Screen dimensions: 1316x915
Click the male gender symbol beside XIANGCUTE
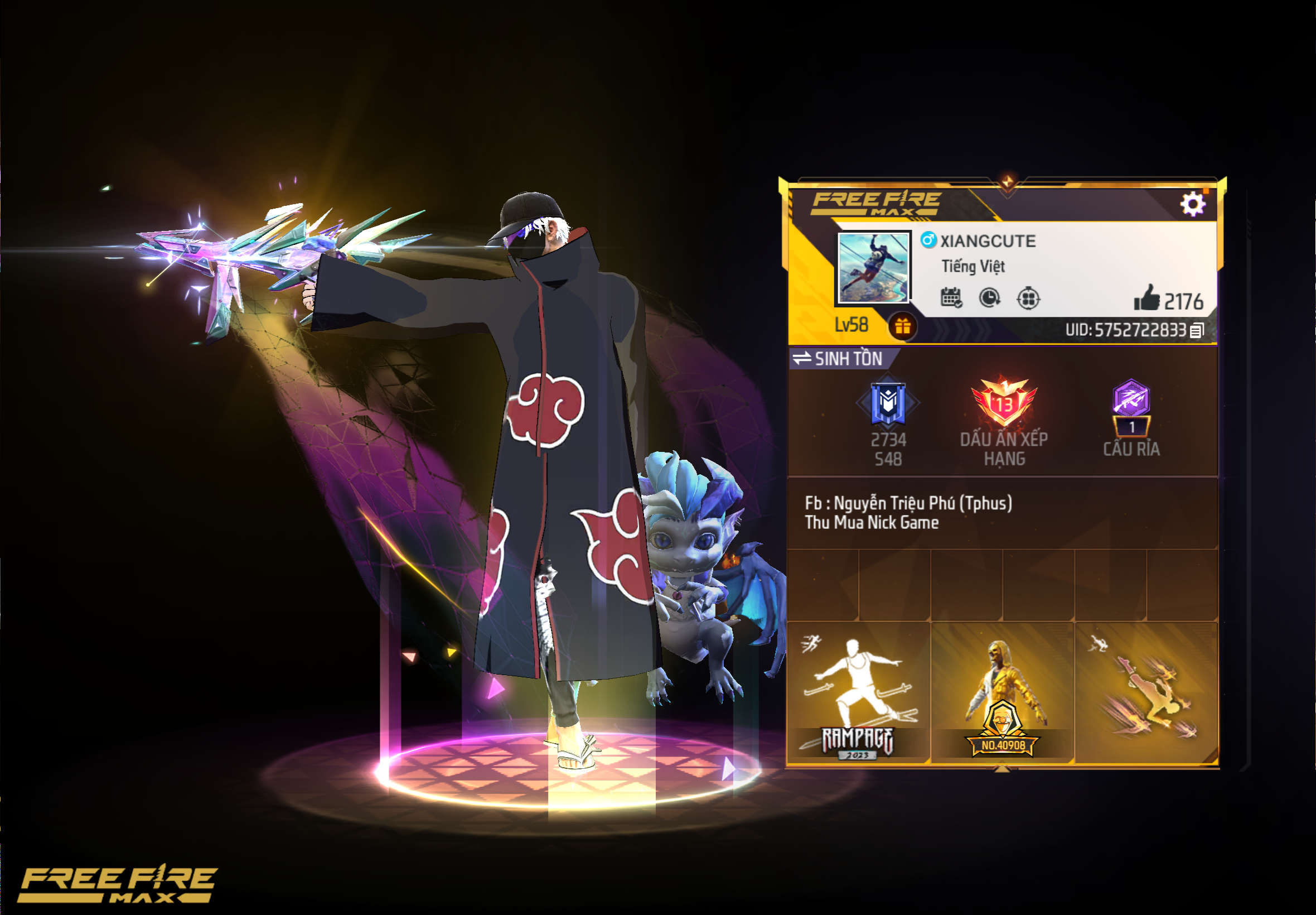(928, 242)
